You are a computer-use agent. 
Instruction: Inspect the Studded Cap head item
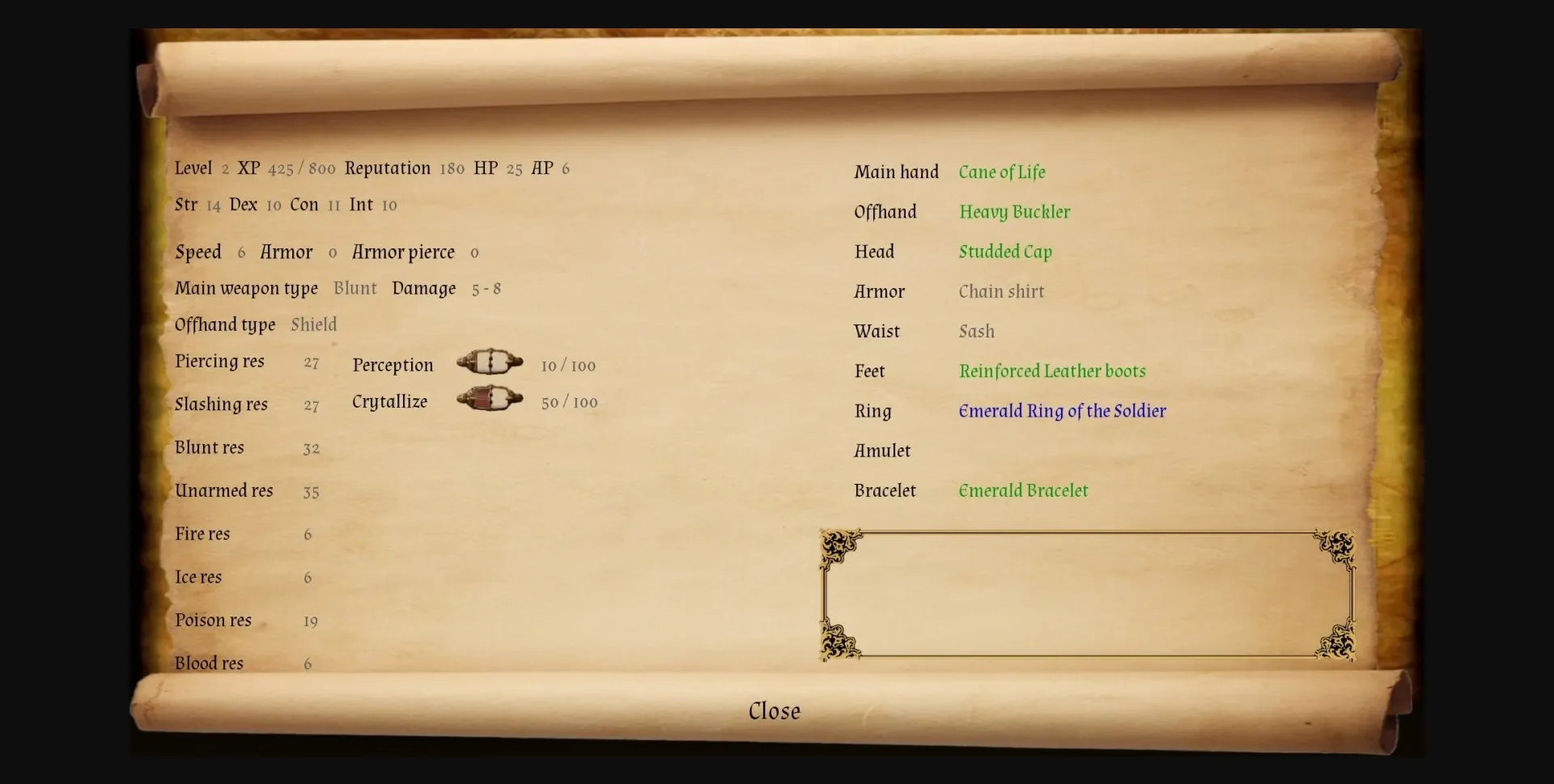(1004, 252)
